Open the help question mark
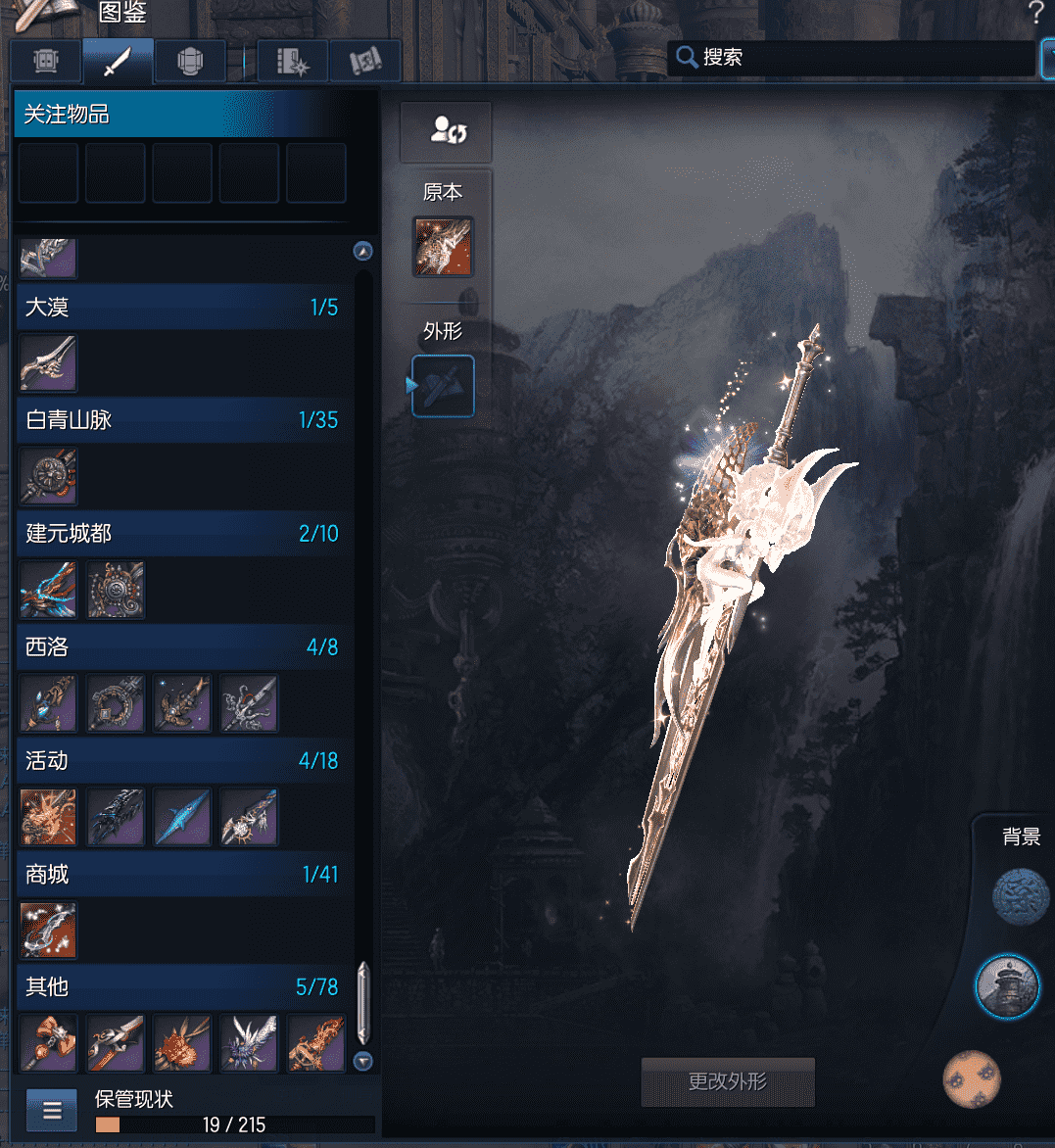The image size is (1055, 1148). click(1035, 14)
